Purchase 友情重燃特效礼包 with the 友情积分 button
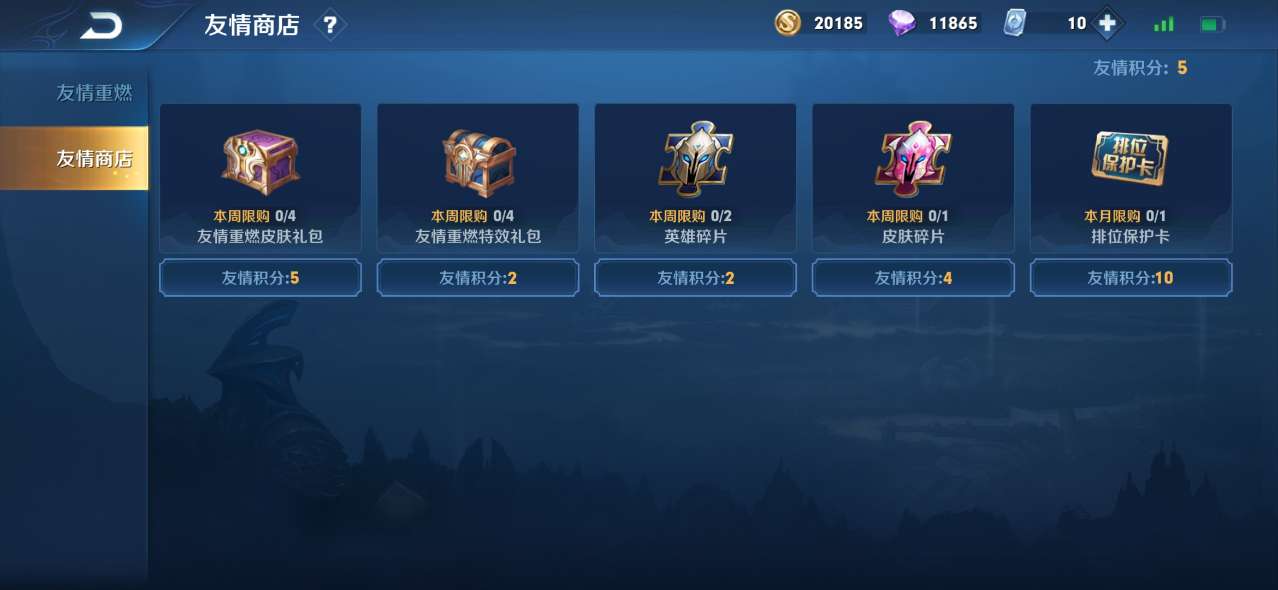The width and height of the screenshot is (1278, 590). point(478,278)
